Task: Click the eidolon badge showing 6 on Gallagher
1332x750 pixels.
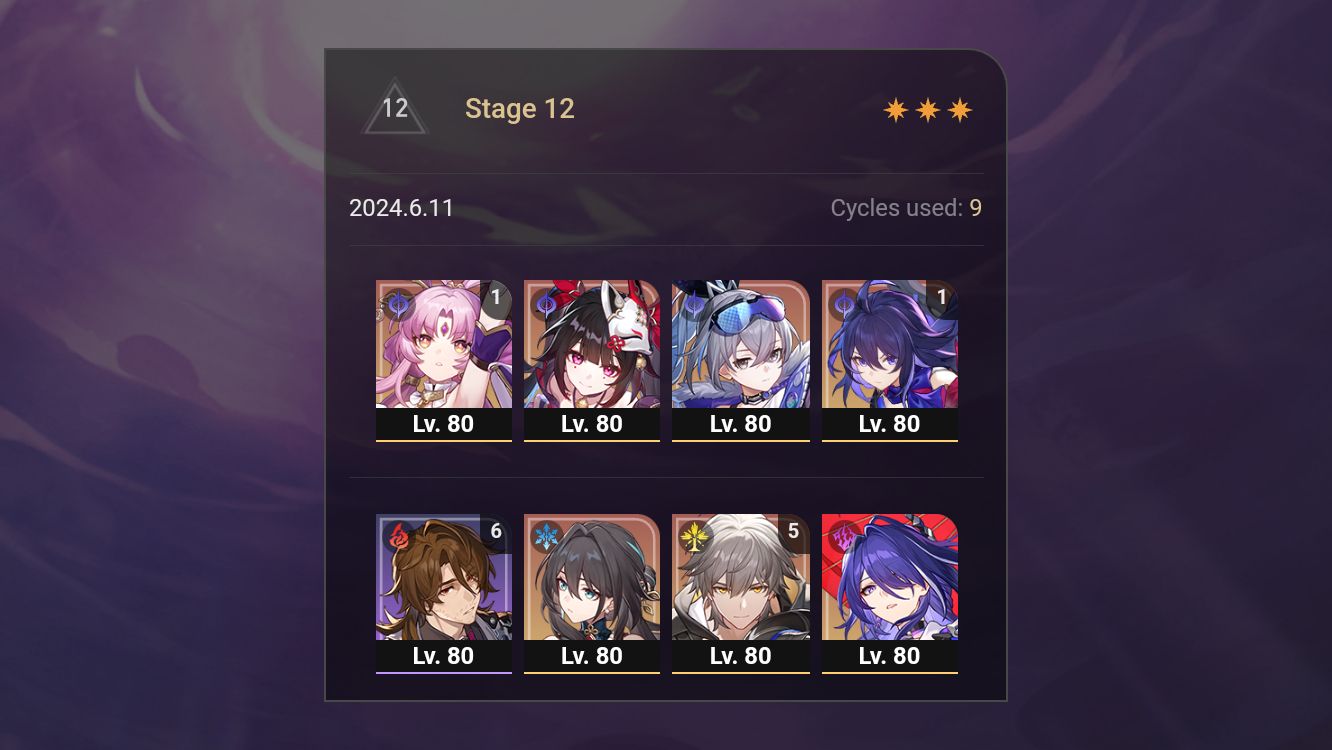Action: 496,531
